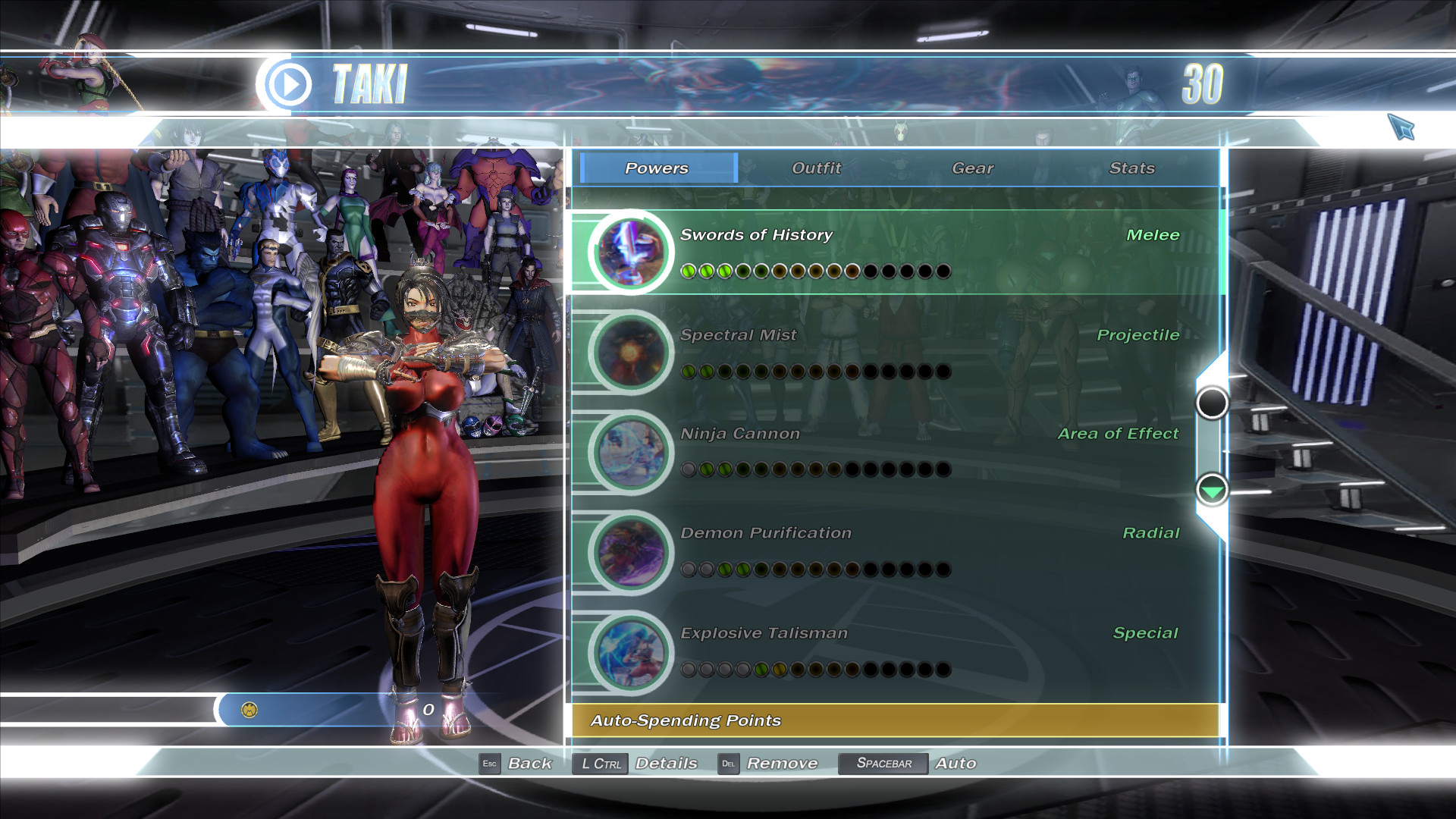Select the Stats tab
The image size is (1456, 819).
(x=1132, y=168)
